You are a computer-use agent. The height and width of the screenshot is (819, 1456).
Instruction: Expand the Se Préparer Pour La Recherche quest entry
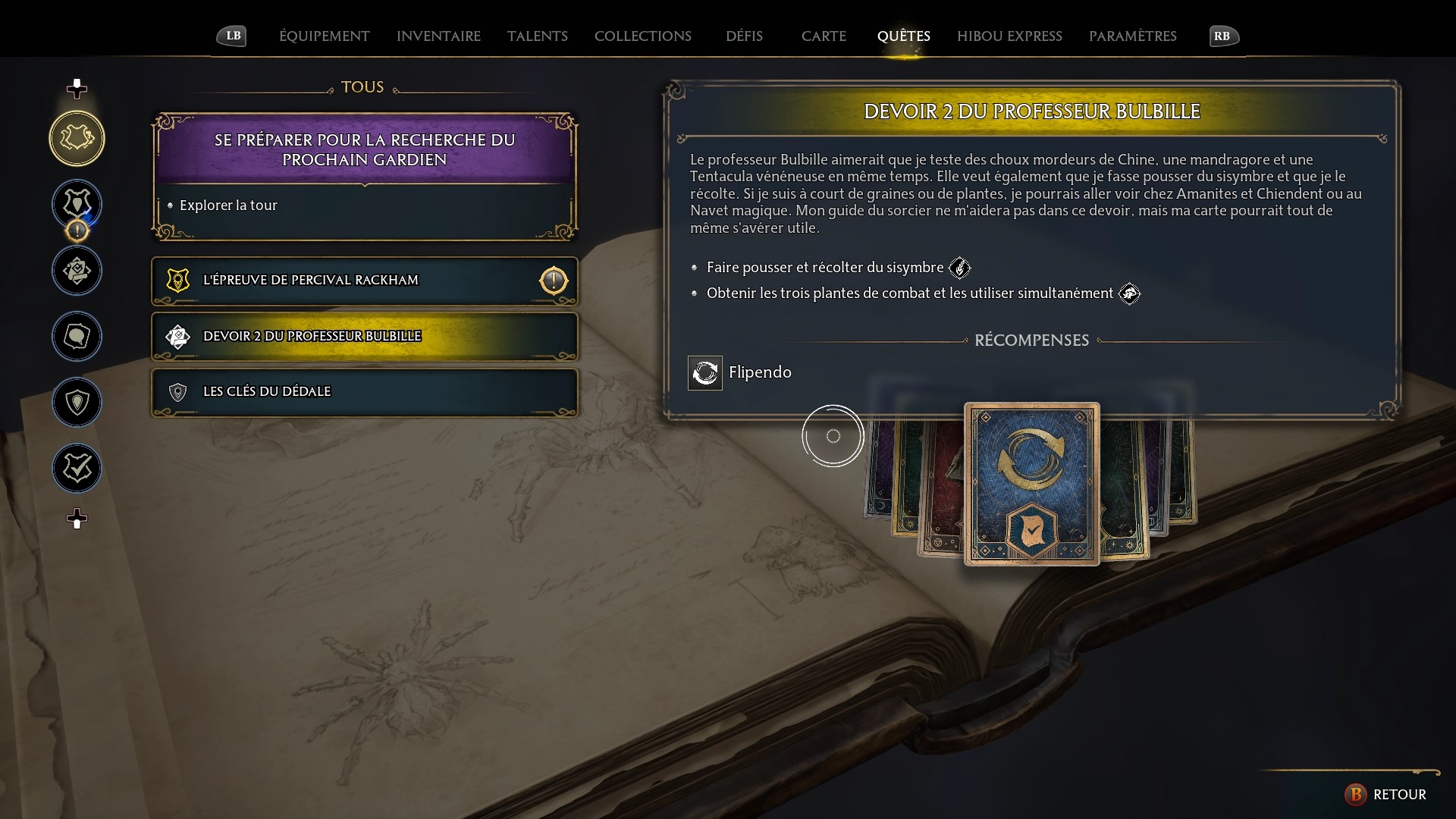click(364, 149)
